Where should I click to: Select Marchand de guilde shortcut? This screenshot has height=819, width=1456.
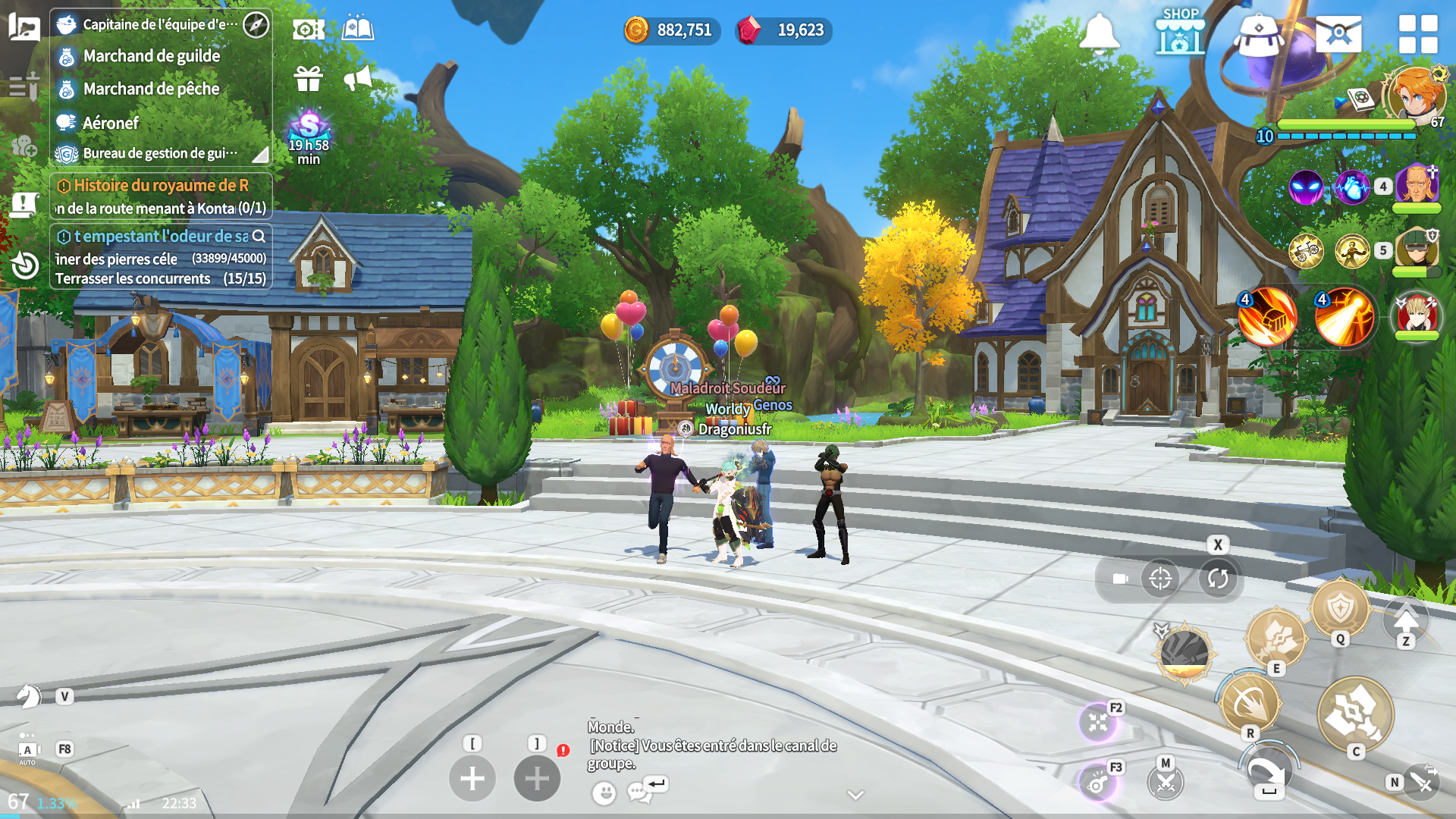pyautogui.click(x=152, y=56)
